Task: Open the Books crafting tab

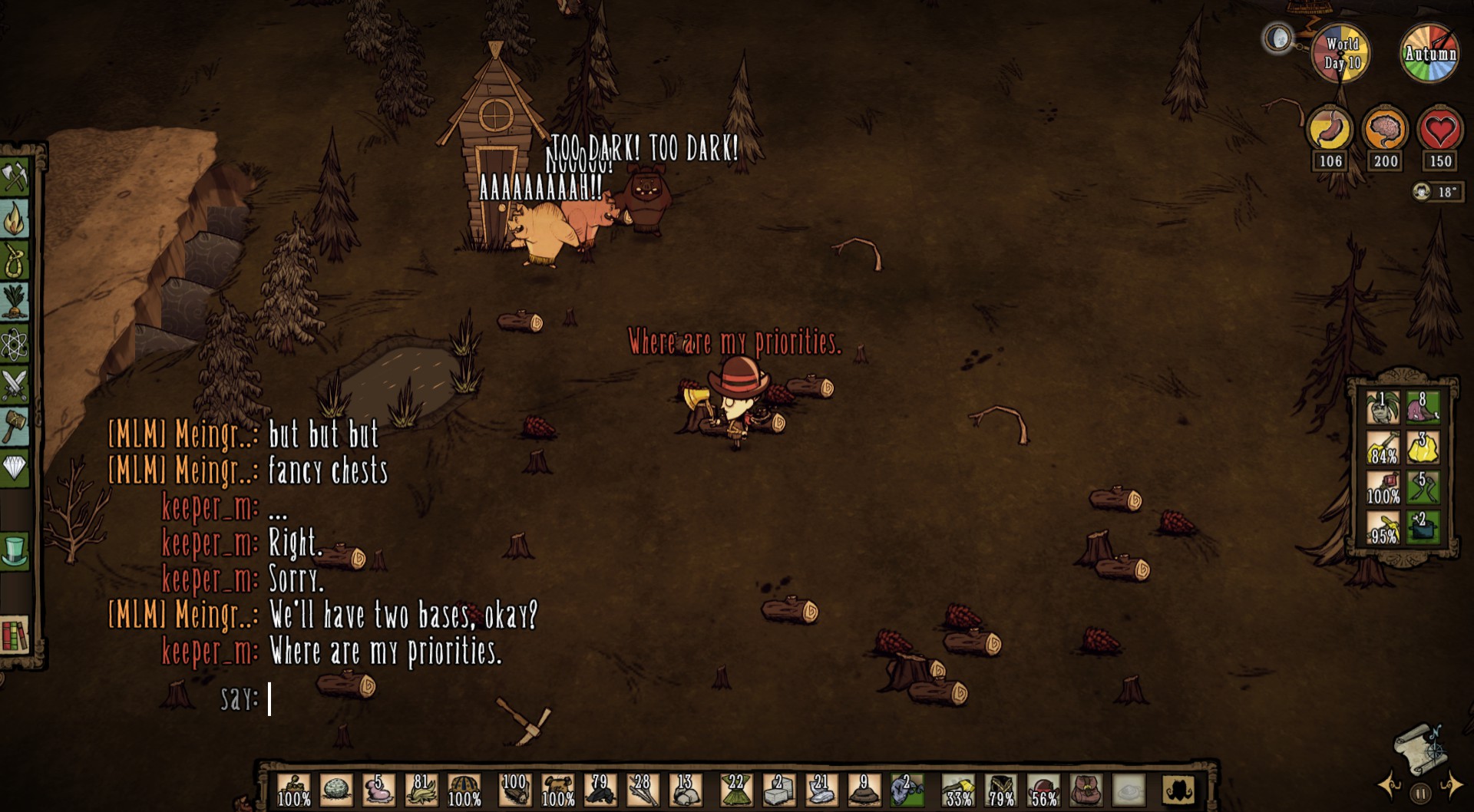Action: (15, 635)
